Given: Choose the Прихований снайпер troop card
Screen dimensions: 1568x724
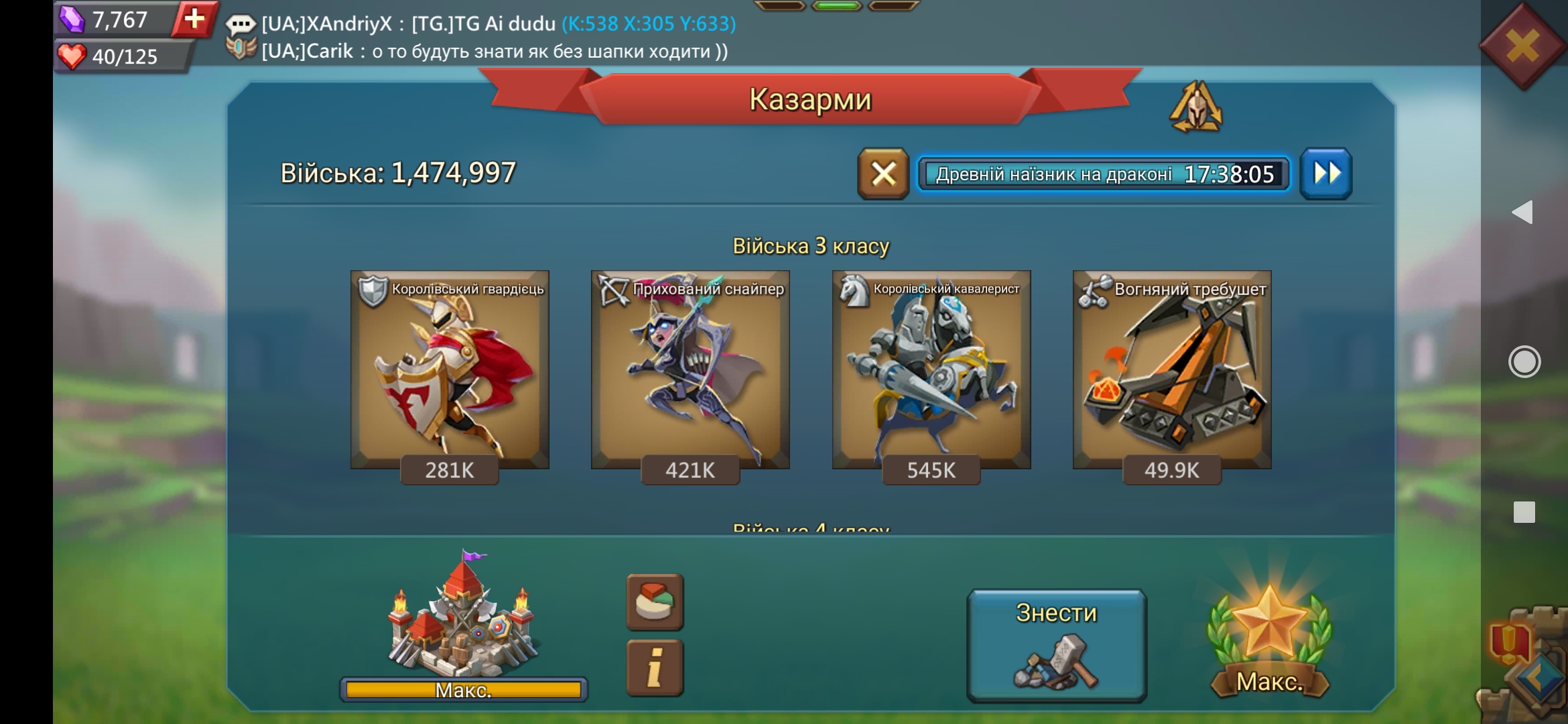Looking at the screenshot, I should [x=690, y=369].
